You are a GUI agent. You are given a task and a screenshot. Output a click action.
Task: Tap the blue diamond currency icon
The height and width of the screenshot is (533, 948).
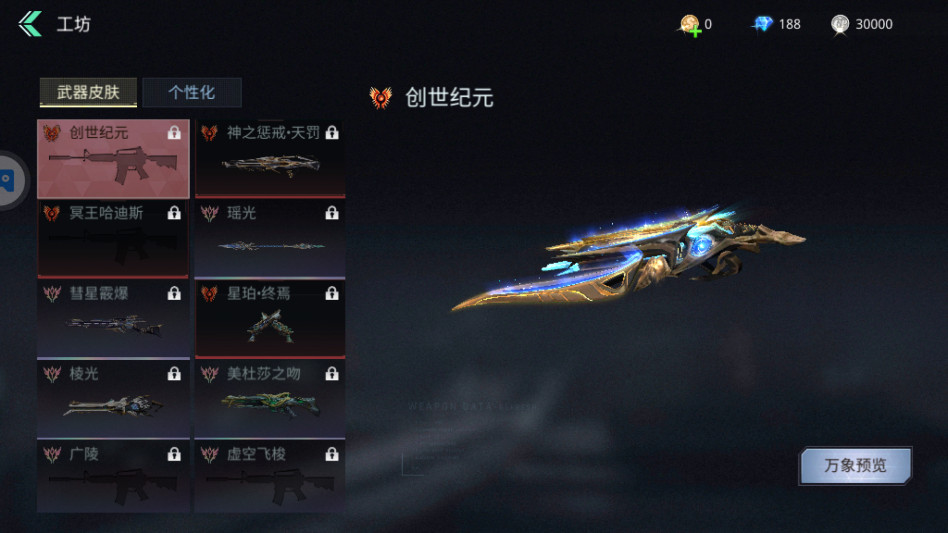[x=763, y=24]
